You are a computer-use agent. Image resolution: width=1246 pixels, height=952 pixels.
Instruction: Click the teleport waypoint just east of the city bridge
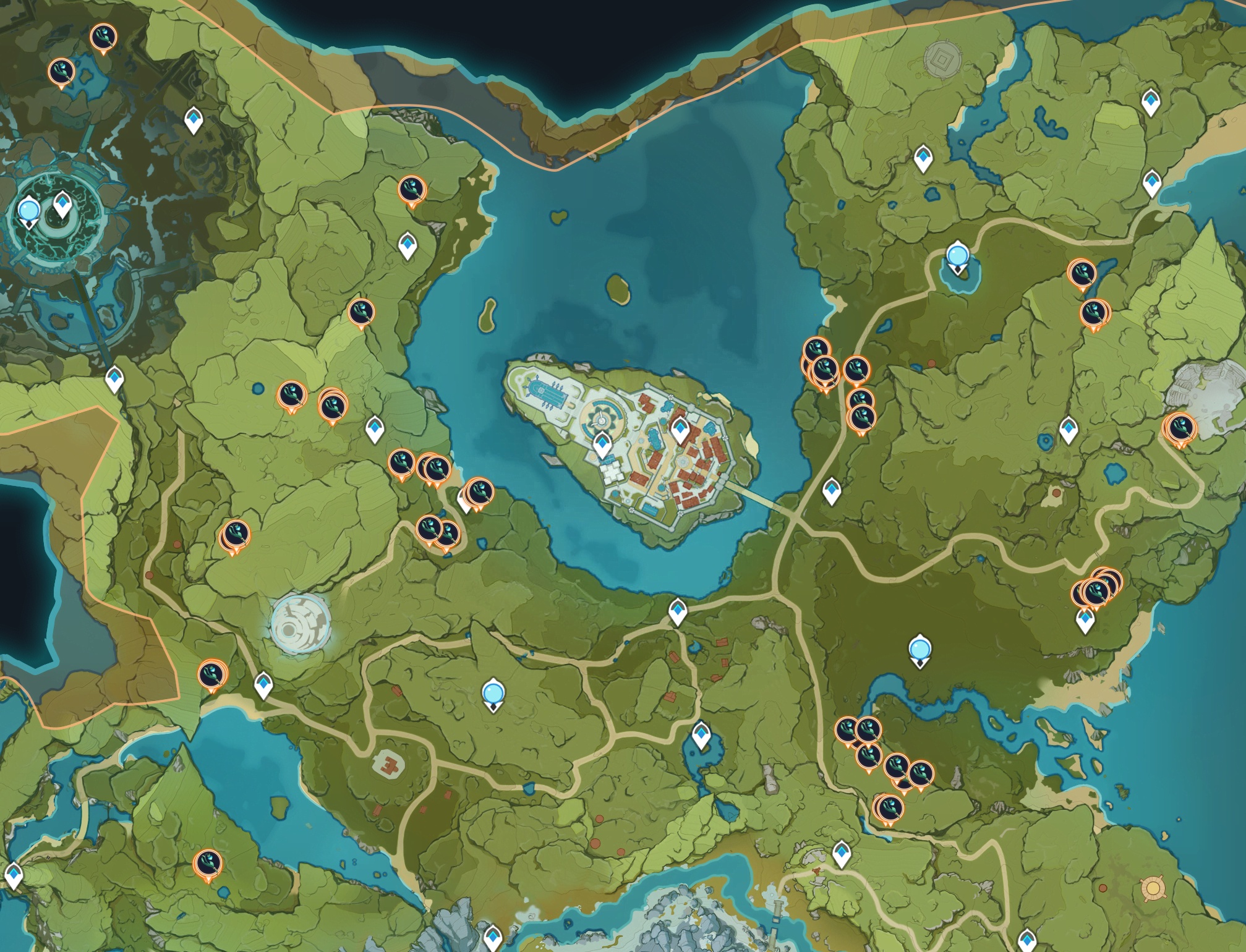pyautogui.click(x=832, y=490)
